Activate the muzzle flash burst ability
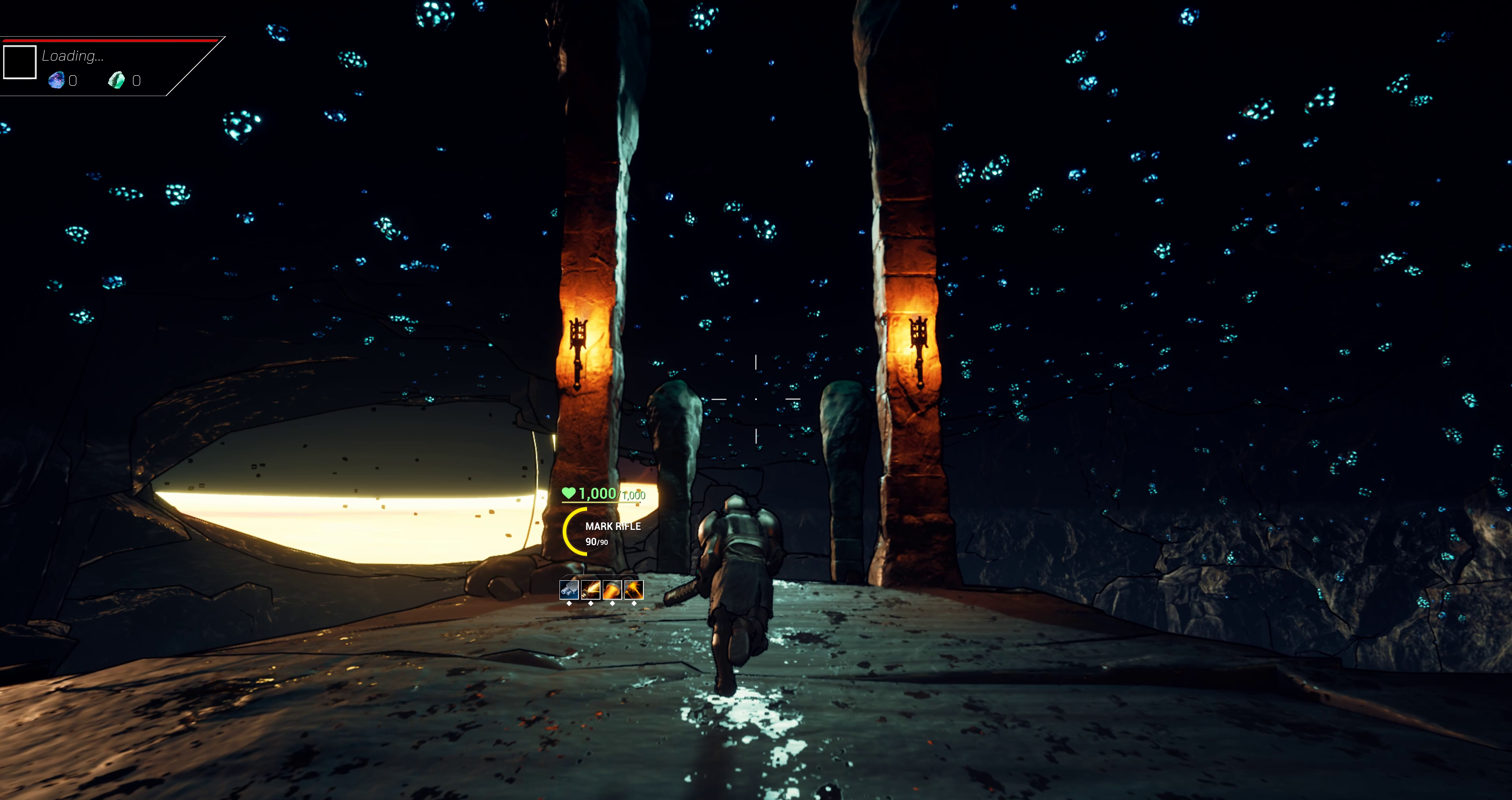1512x800 pixels. pos(591,589)
